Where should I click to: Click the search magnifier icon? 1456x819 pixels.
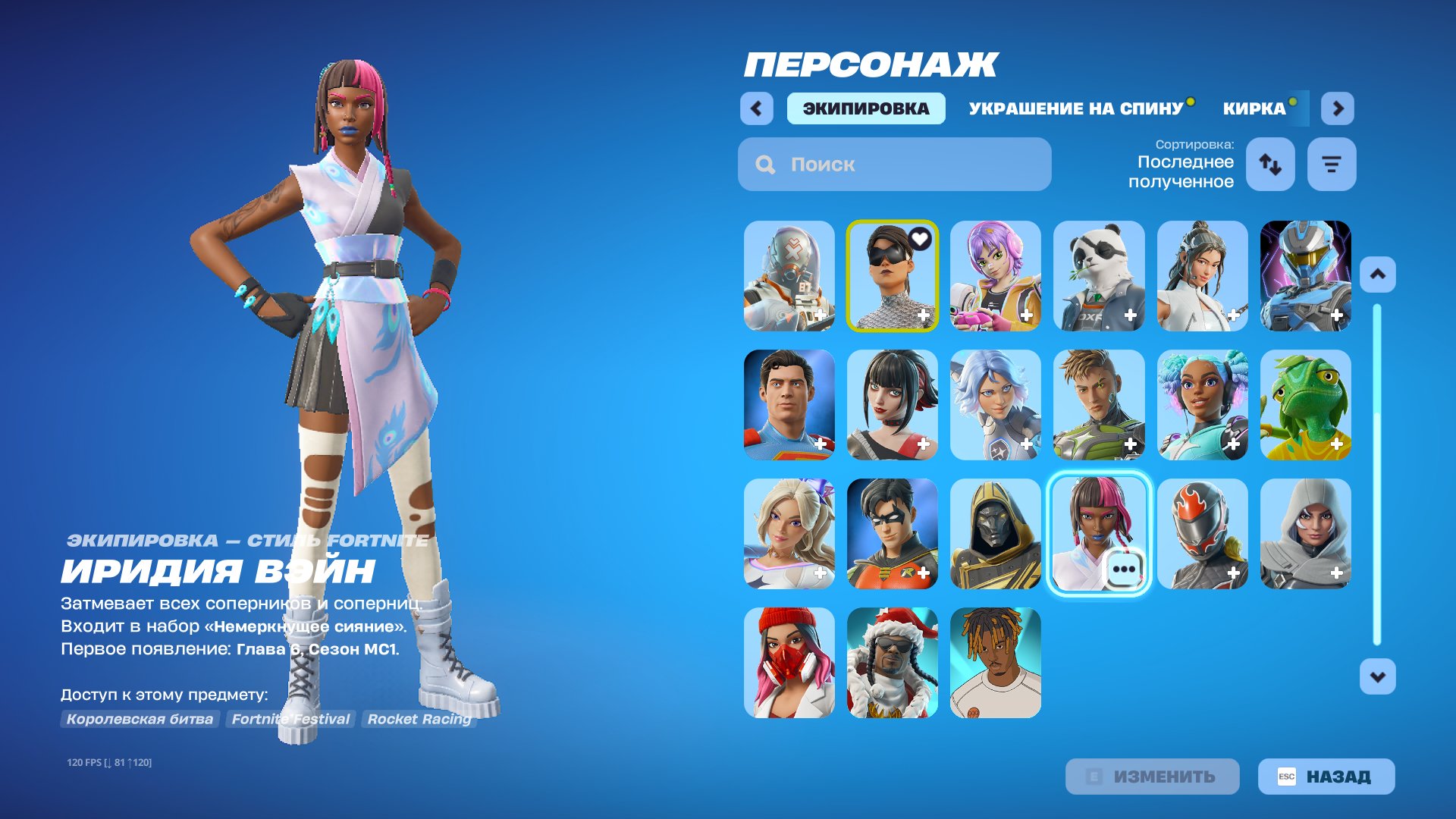(x=764, y=164)
